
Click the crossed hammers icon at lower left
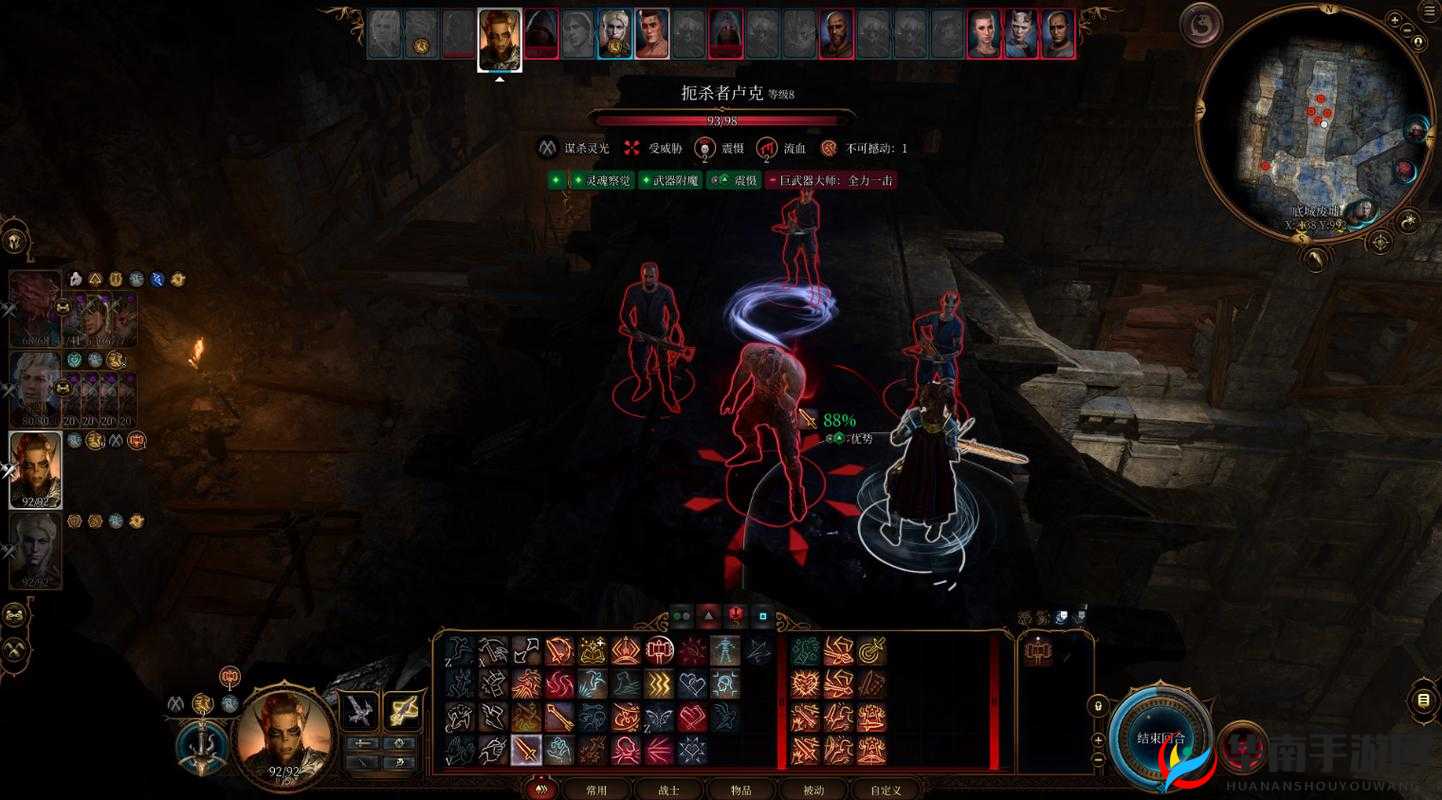point(15,650)
